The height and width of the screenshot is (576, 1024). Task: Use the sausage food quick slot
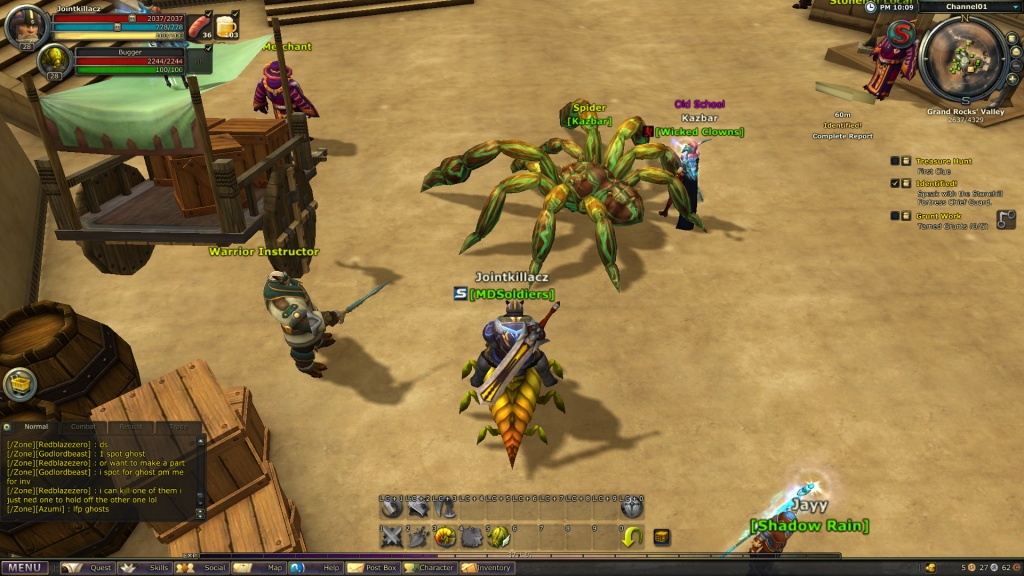coord(201,23)
